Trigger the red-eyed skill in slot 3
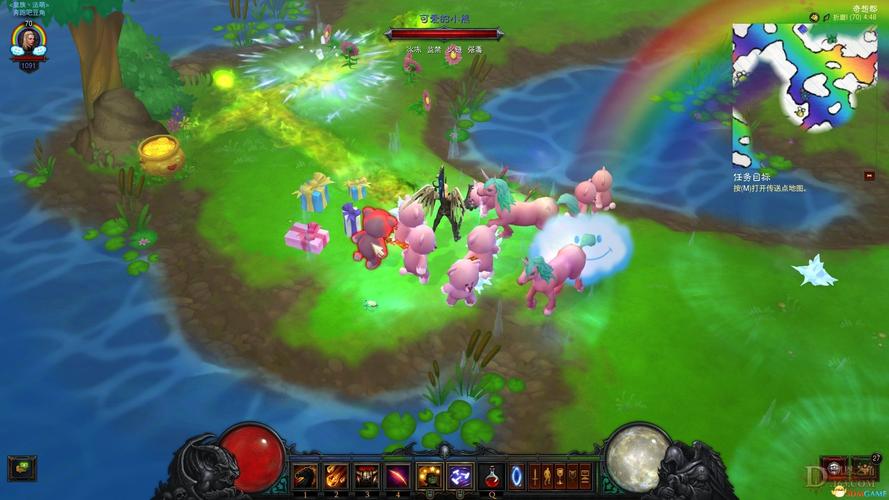 pyautogui.click(x=367, y=476)
